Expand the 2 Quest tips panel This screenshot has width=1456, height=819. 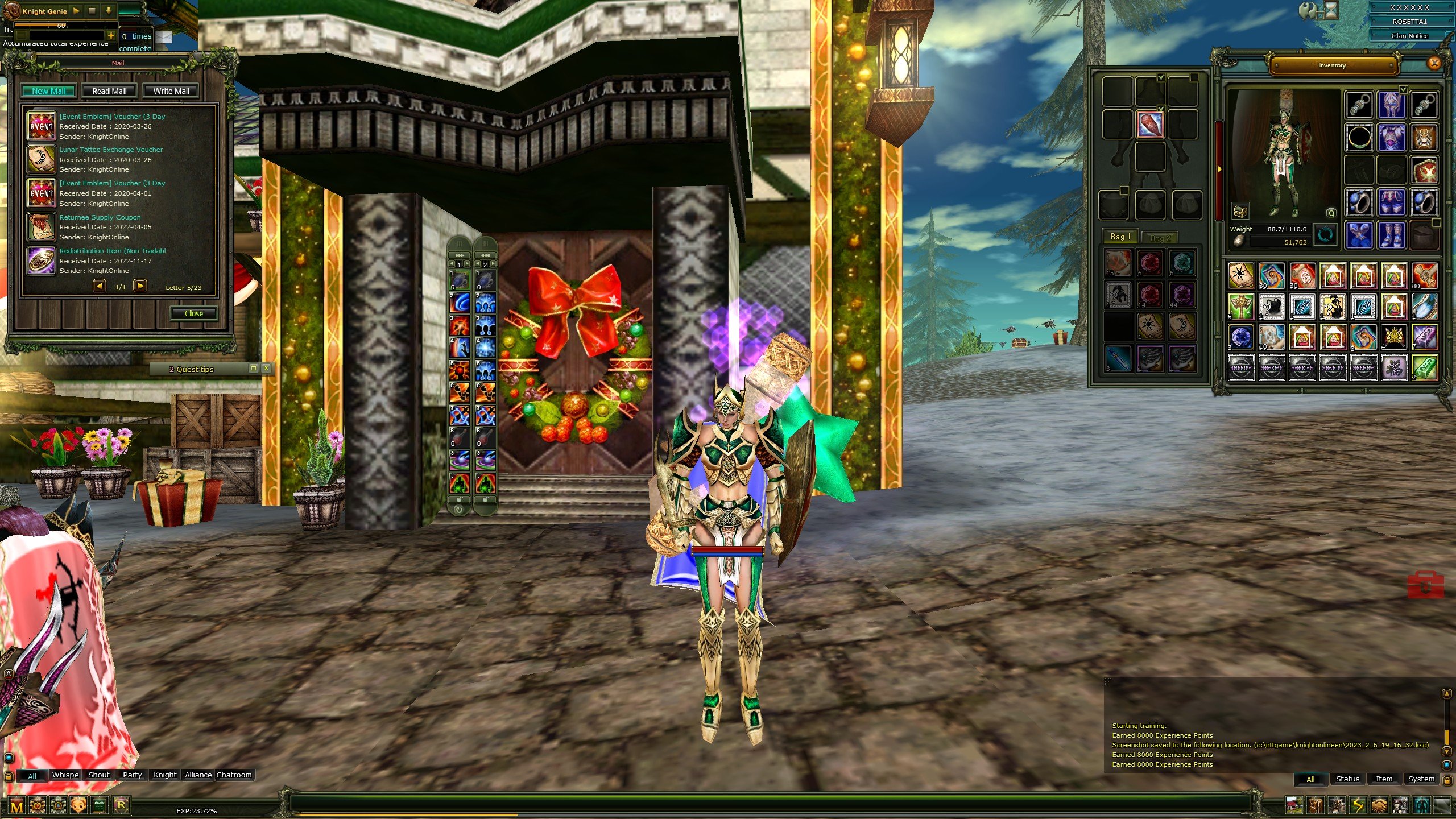coord(254,369)
